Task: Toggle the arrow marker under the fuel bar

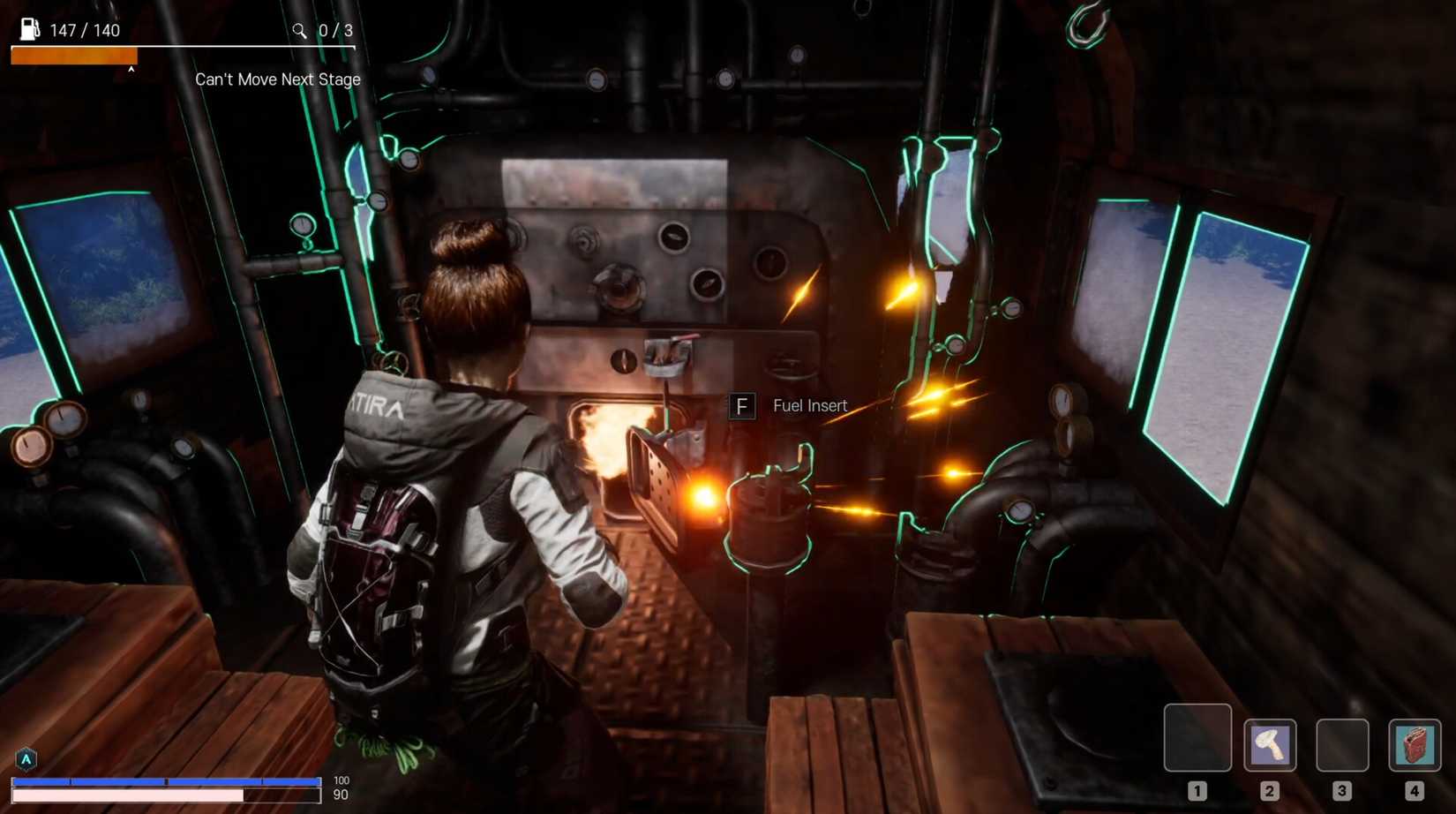Action: click(132, 67)
